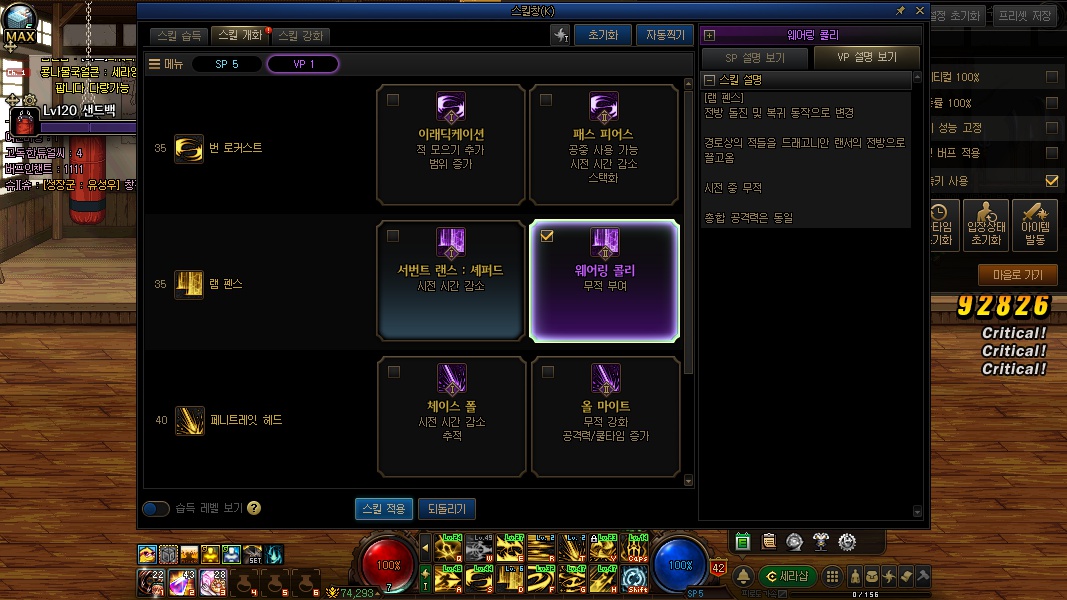This screenshot has height=600, width=1067.
Task: Pick the 올 마이트 skill card
Action: (605, 416)
